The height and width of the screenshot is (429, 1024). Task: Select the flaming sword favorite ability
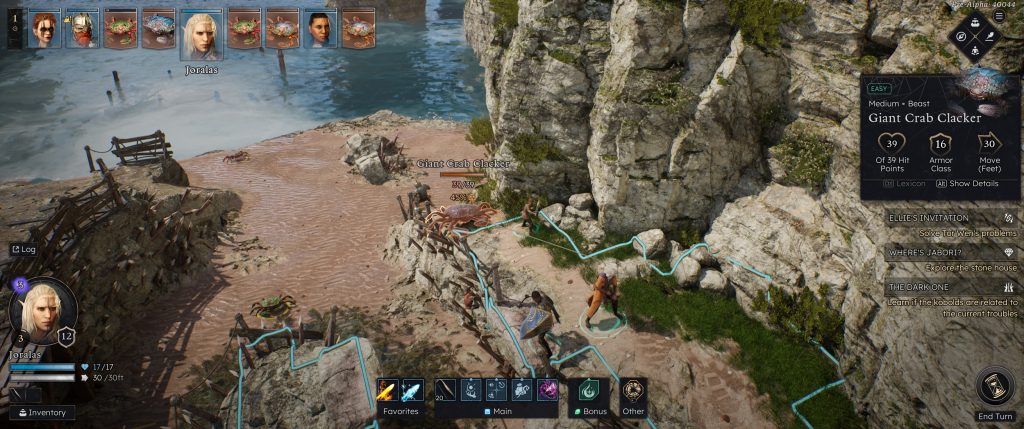388,391
